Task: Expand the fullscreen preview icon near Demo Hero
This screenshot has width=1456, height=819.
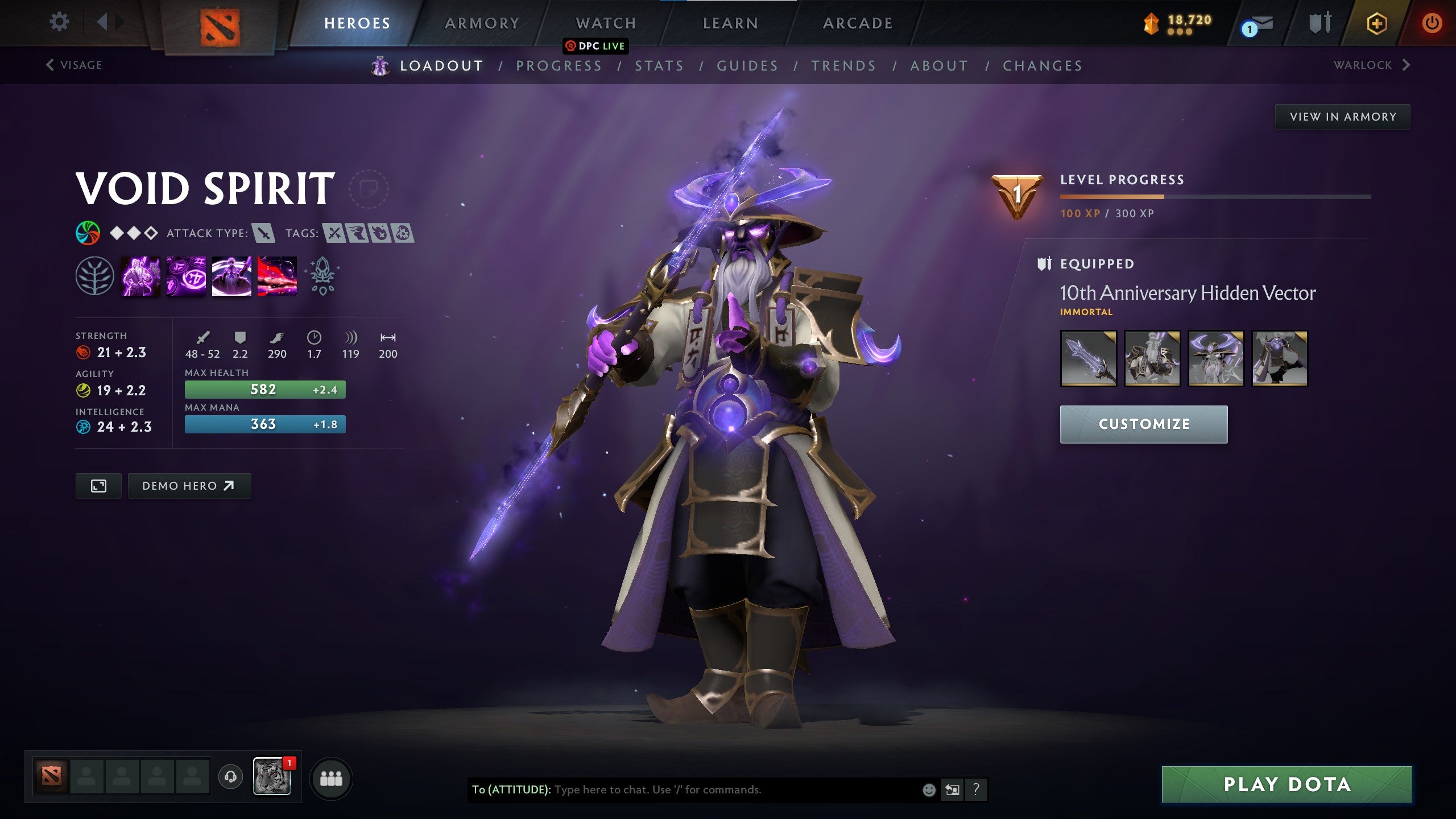Action: (x=98, y=486)
